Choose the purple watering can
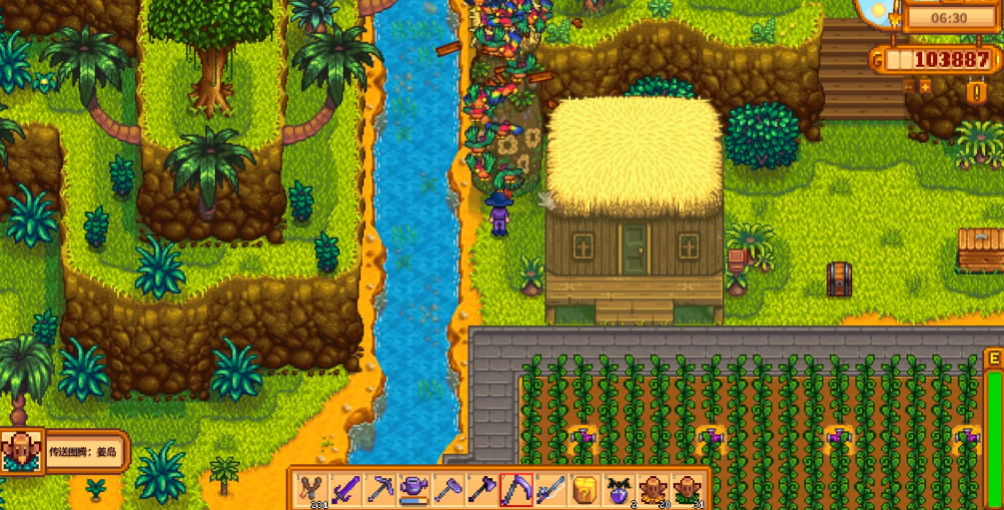The image size is (1004, 510). [415, 489]
